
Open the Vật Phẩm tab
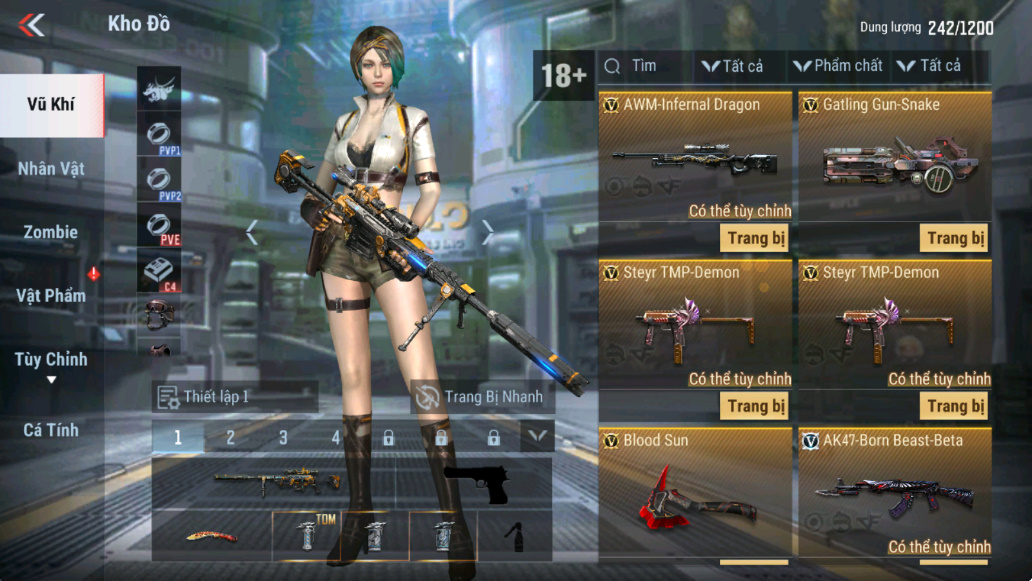pyautogui.click(x=51, y=295)
